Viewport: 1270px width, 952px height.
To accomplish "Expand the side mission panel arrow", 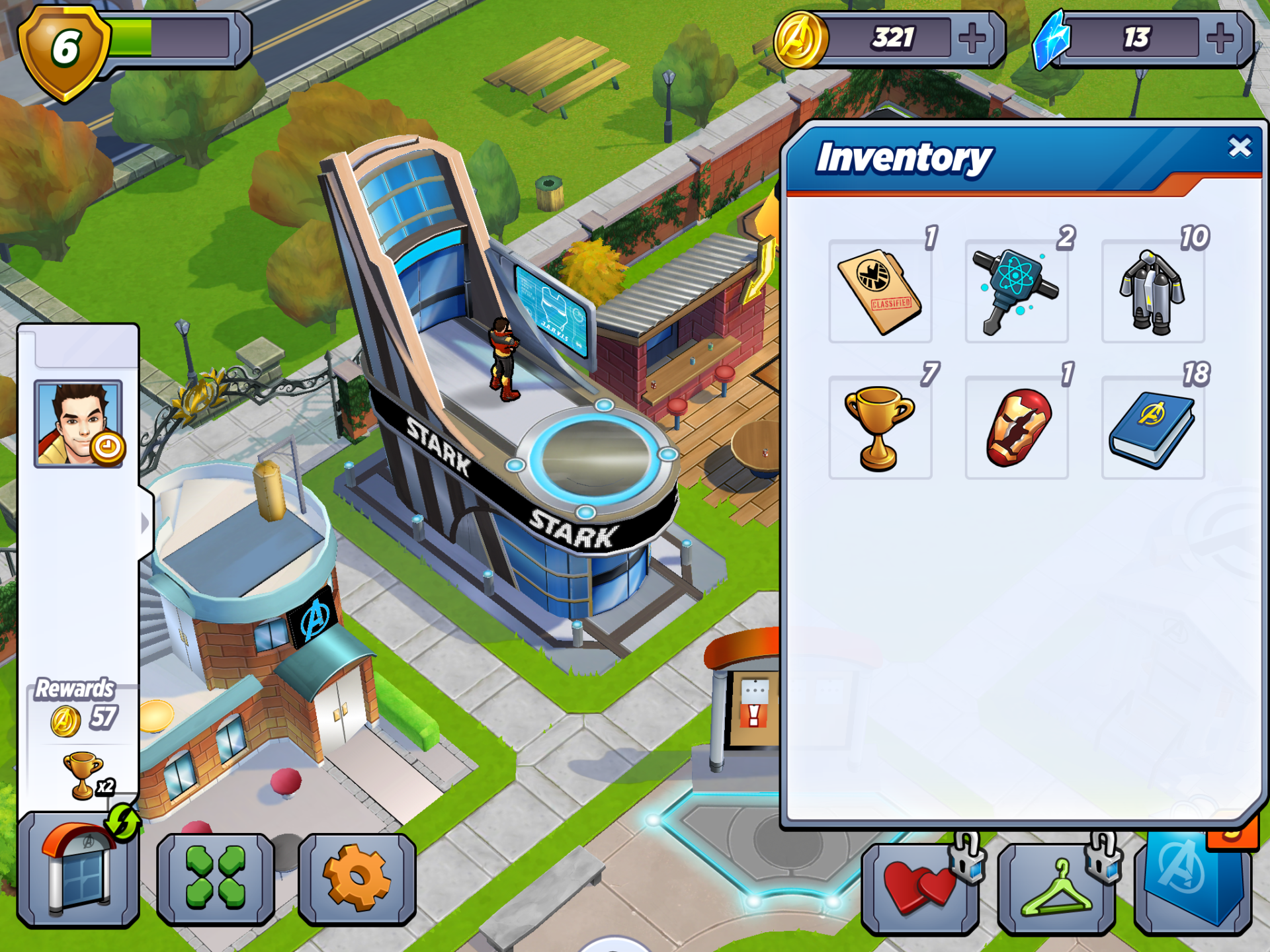I will [x=146, y=523].
